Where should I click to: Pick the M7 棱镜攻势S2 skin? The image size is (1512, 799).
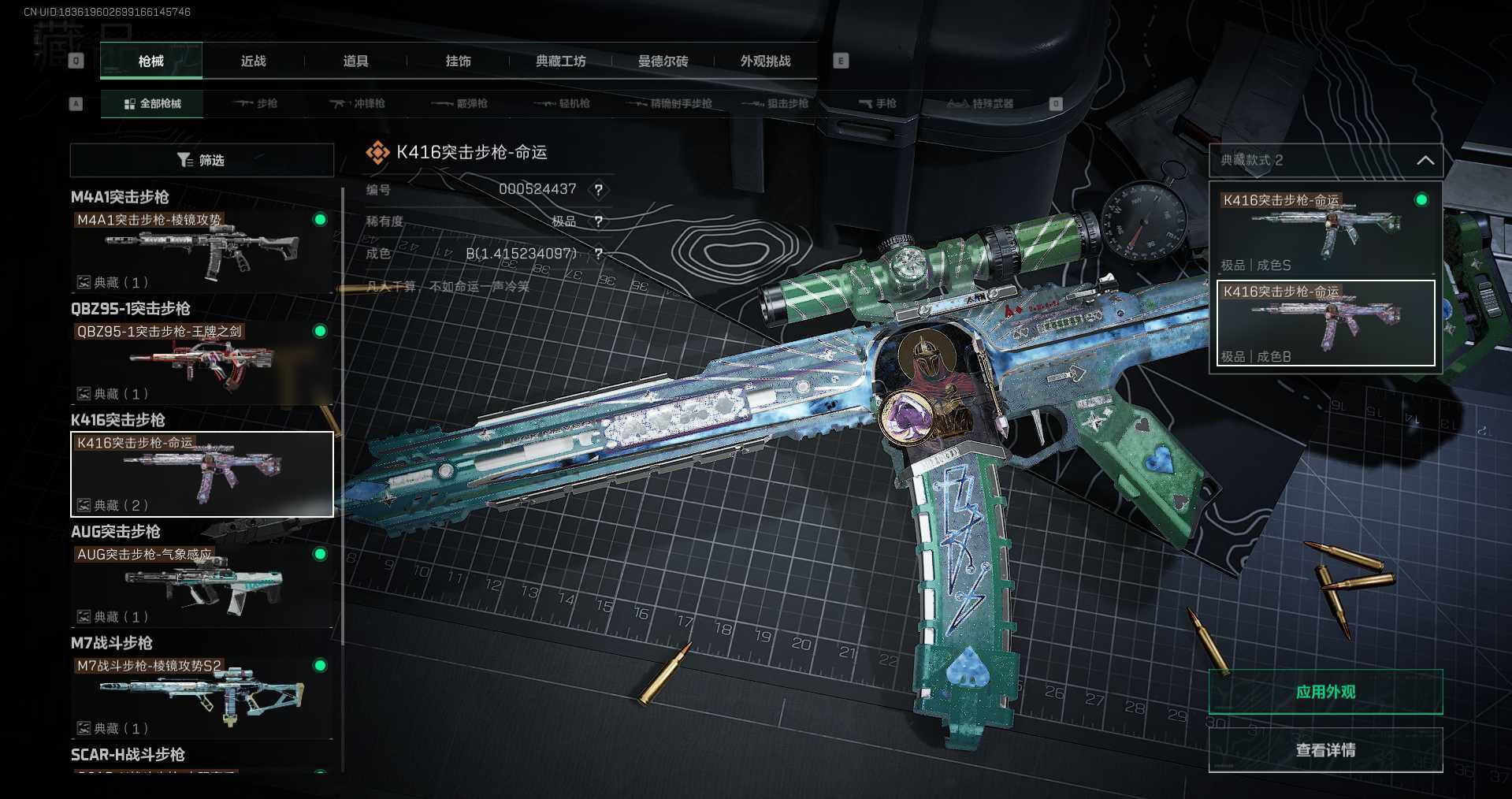(x=202, y=697)
